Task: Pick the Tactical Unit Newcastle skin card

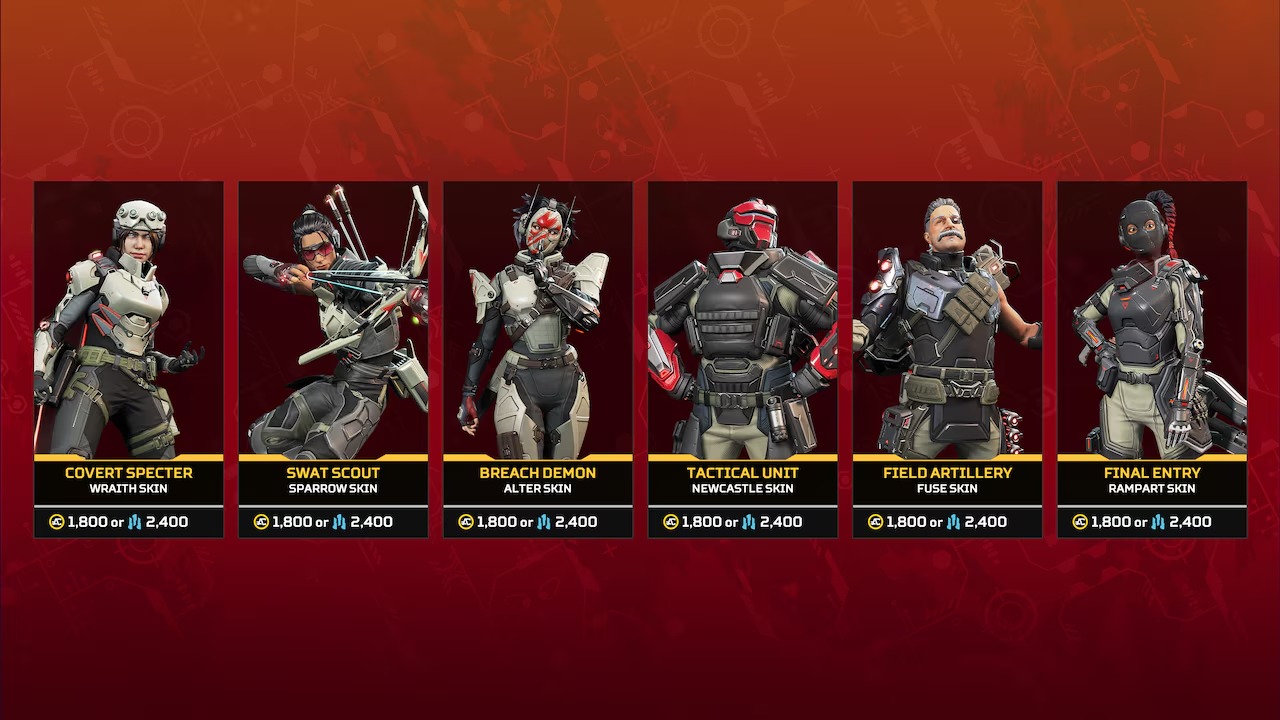Action: tap(743, 358)
